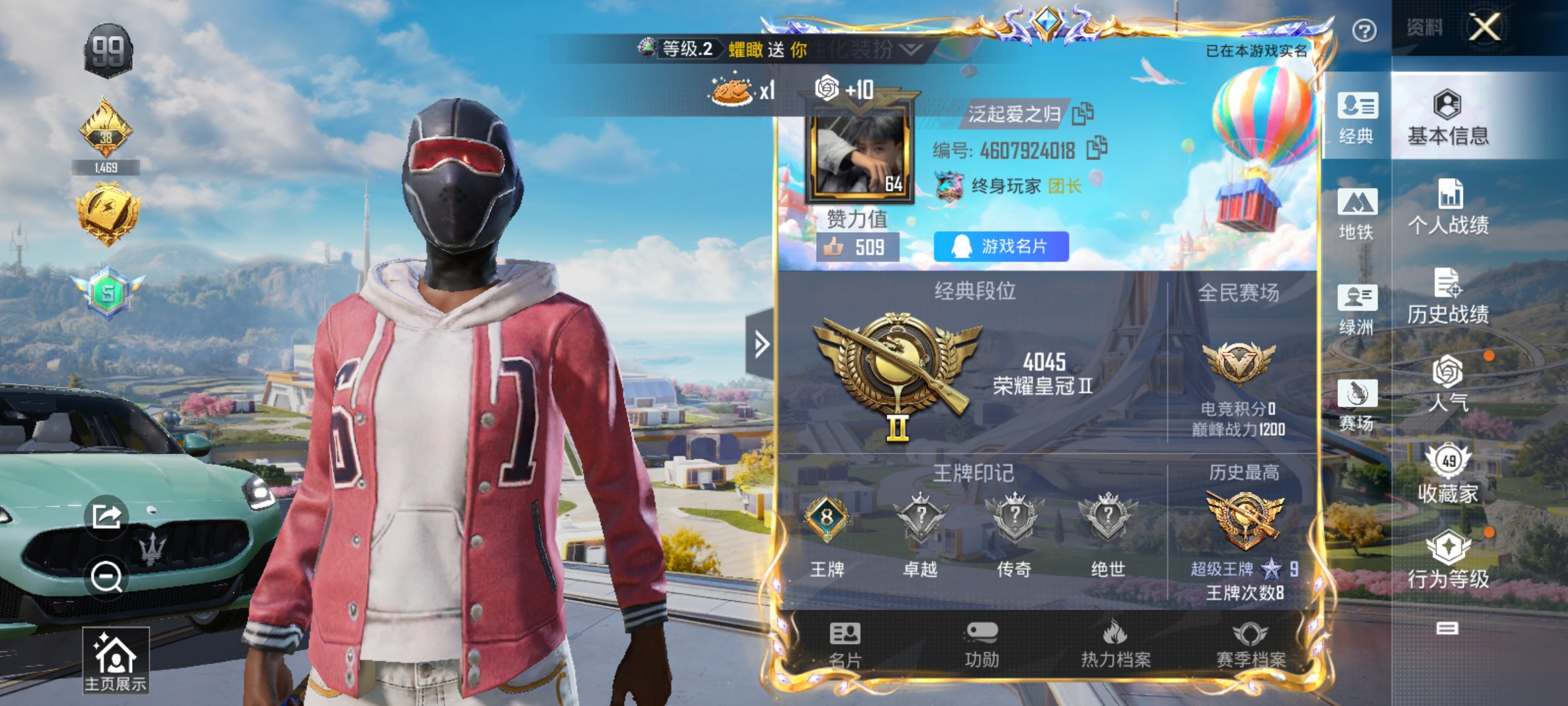
Task: Open the 赛季档案 season archive
Action: point(1250,644)
